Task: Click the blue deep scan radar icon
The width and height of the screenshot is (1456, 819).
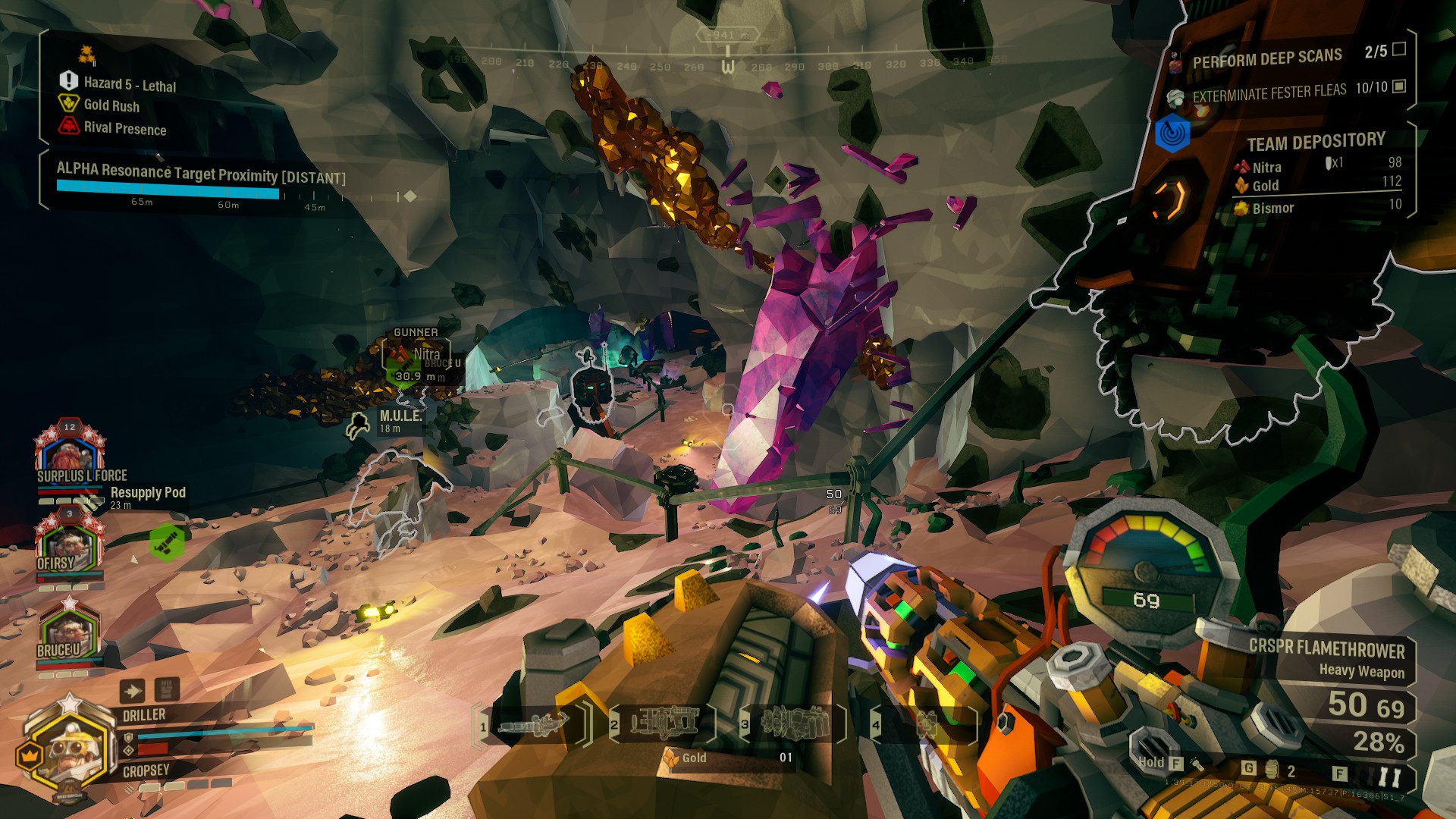Action: pyautogui.click(x=1172, y=134)
